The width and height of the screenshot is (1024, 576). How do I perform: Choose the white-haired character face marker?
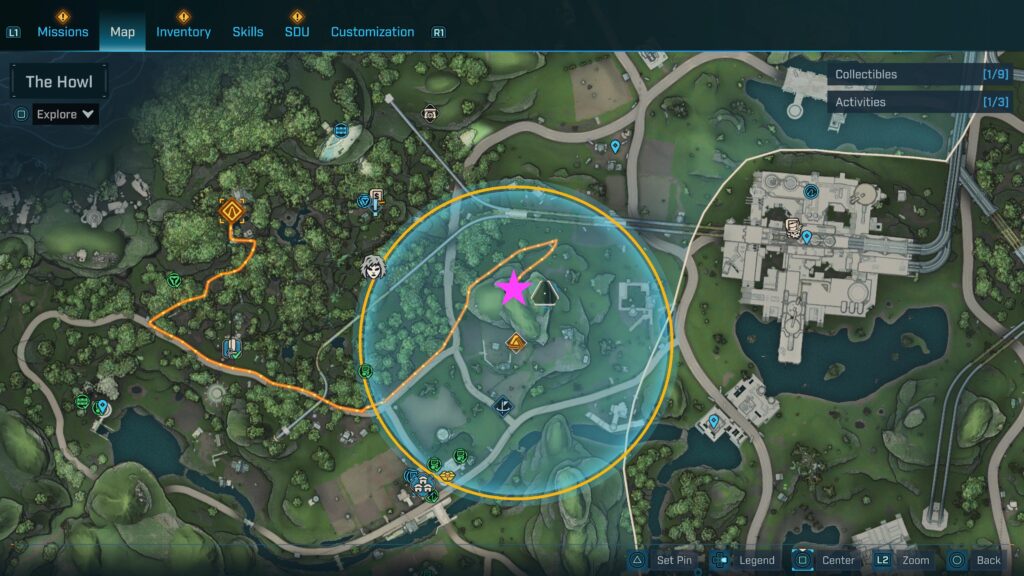coord(374,267)
